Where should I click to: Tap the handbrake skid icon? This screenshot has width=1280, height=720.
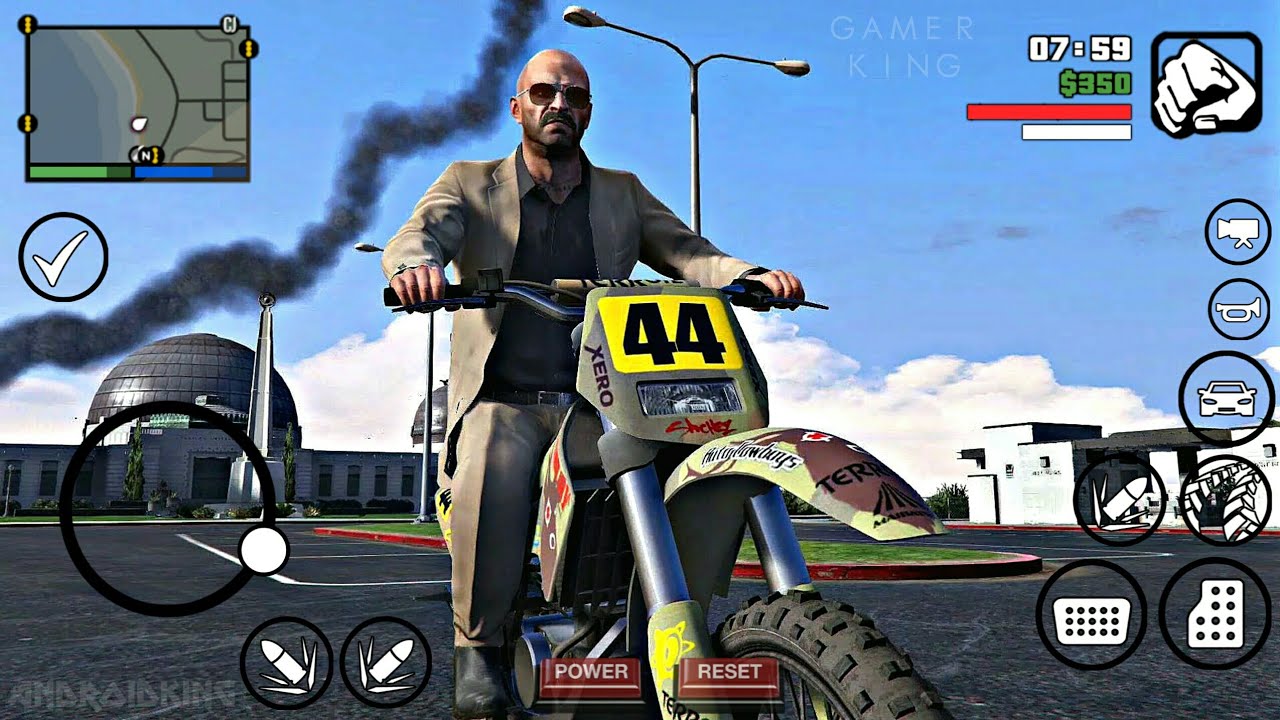(x=1123, y=501)
